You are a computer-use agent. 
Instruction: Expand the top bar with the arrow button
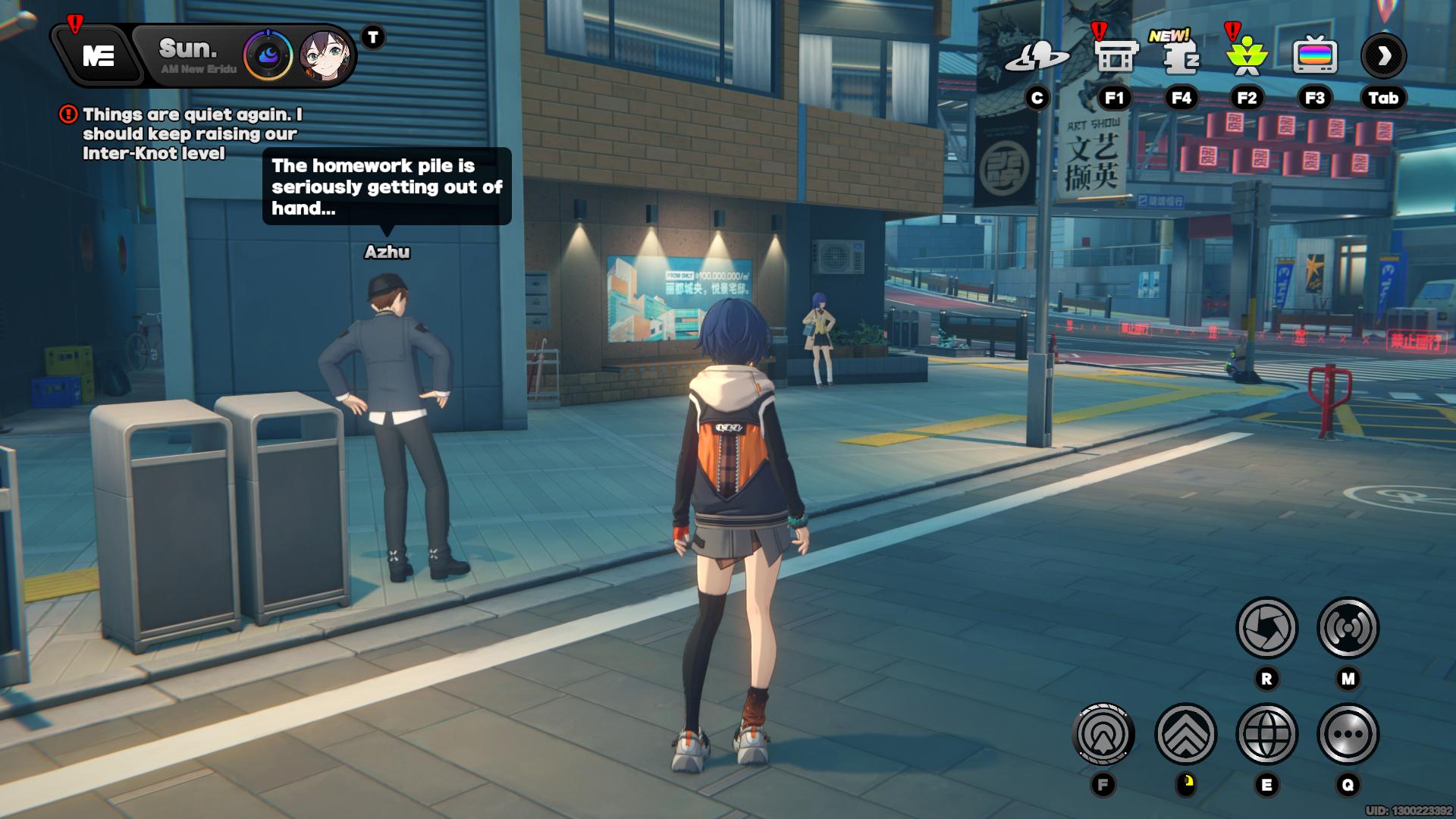click(1383, 56)
